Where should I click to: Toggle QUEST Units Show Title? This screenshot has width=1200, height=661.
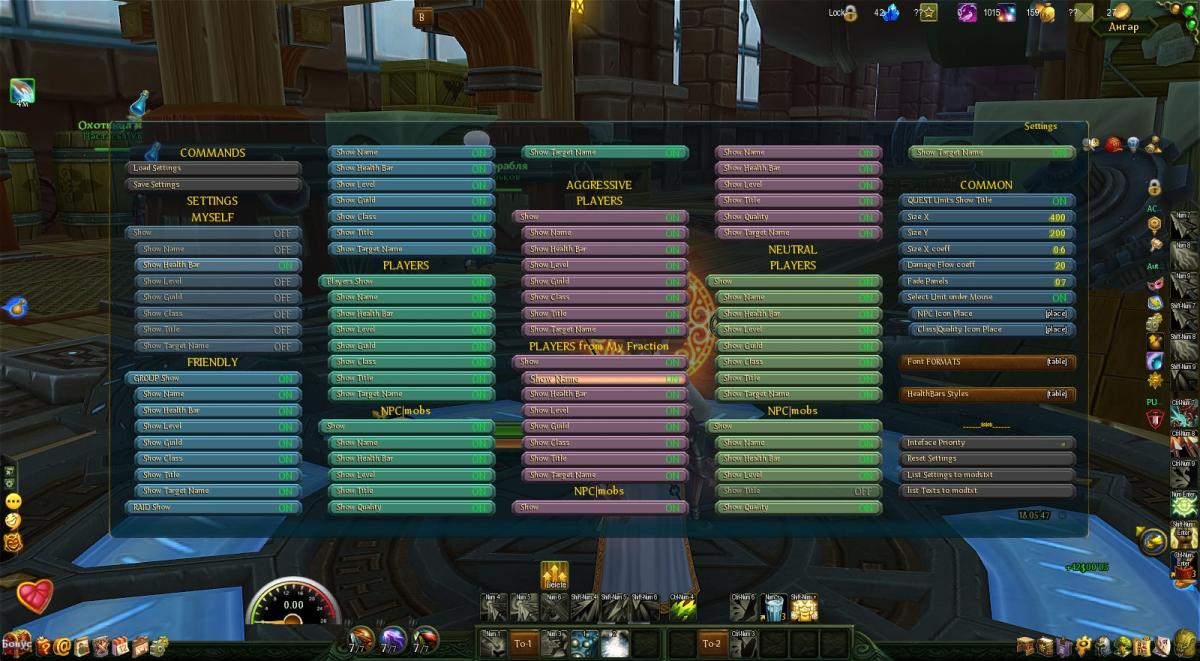pyautogui.click(x=987, y=201)
